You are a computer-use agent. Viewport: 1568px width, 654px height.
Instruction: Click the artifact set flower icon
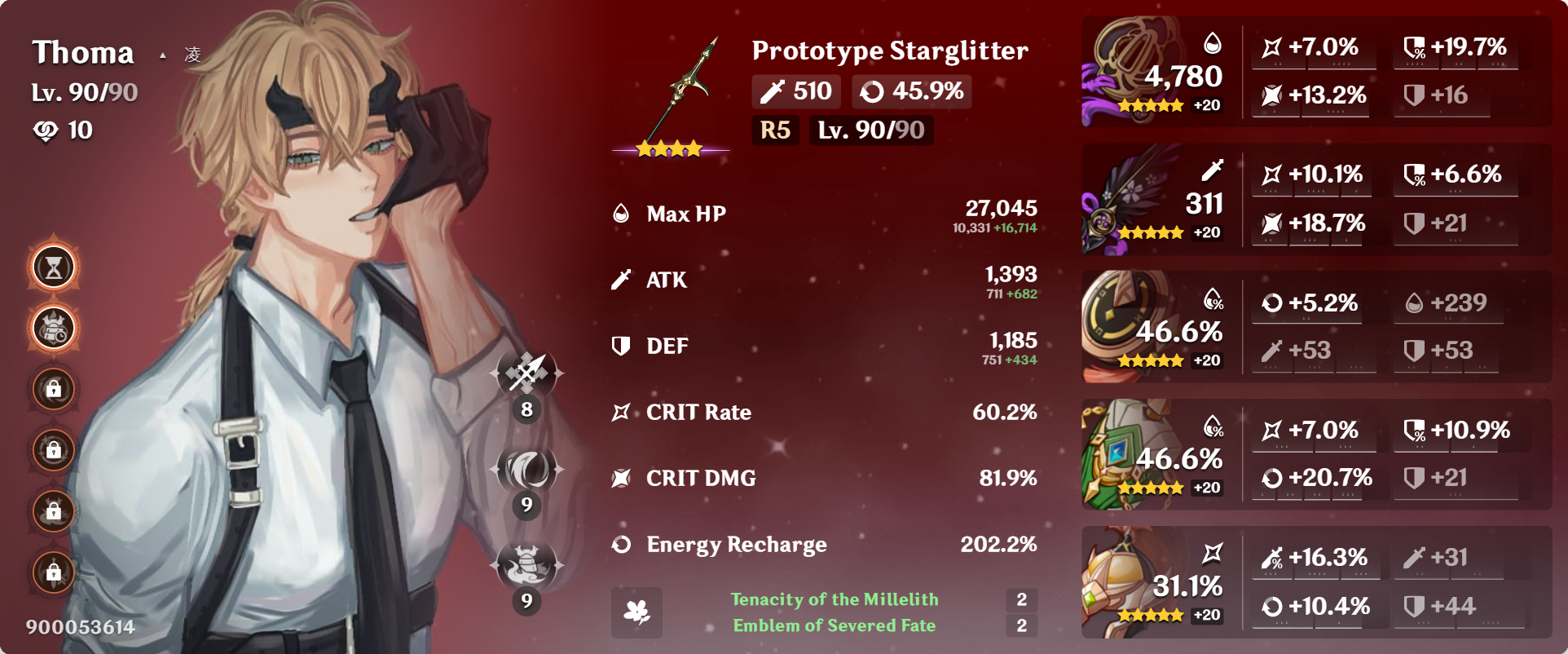[636, 612]
